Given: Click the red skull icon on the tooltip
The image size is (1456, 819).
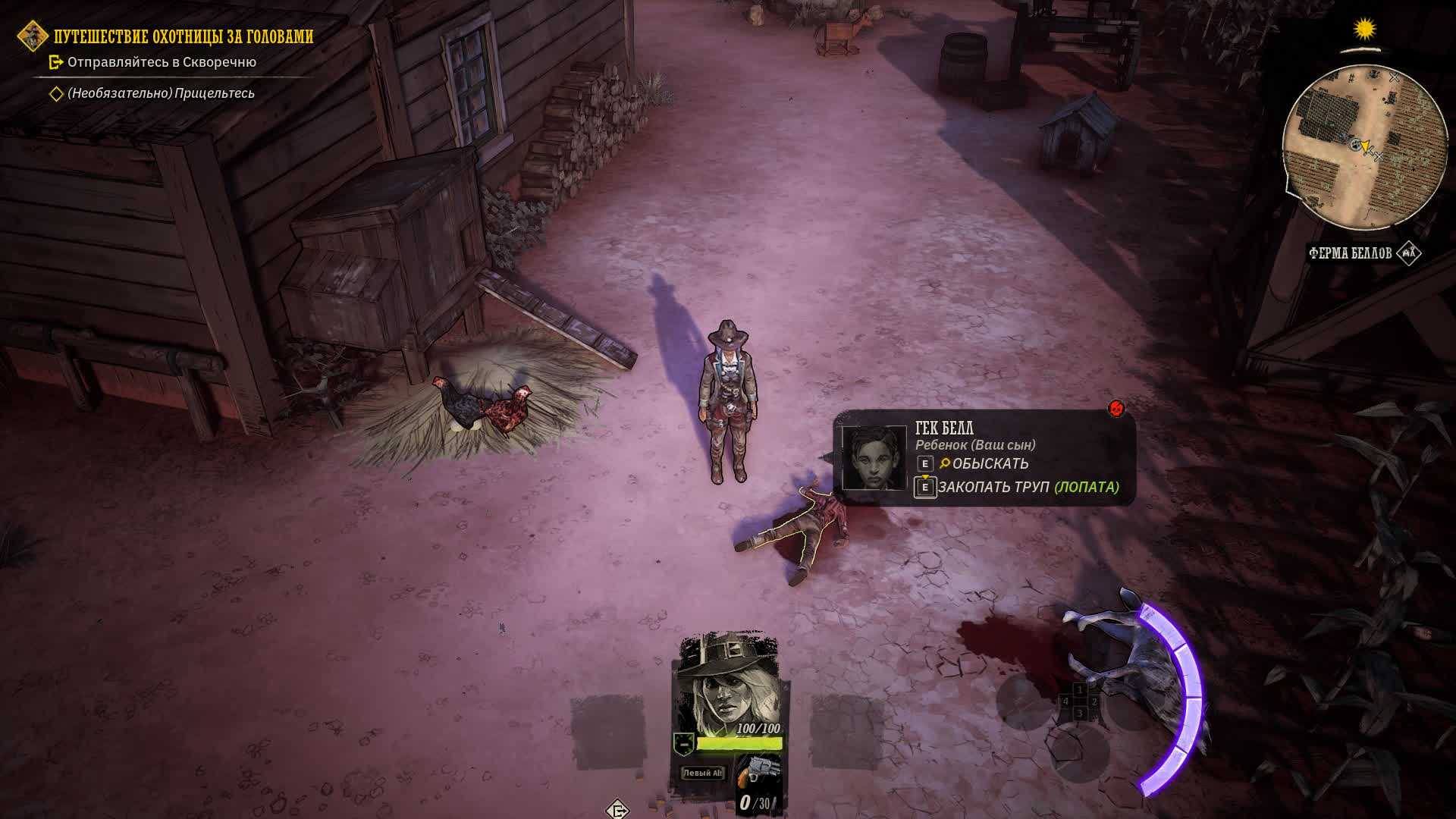Looking at the screenshot, I should pyautogui.click(x=1116, y=409).
